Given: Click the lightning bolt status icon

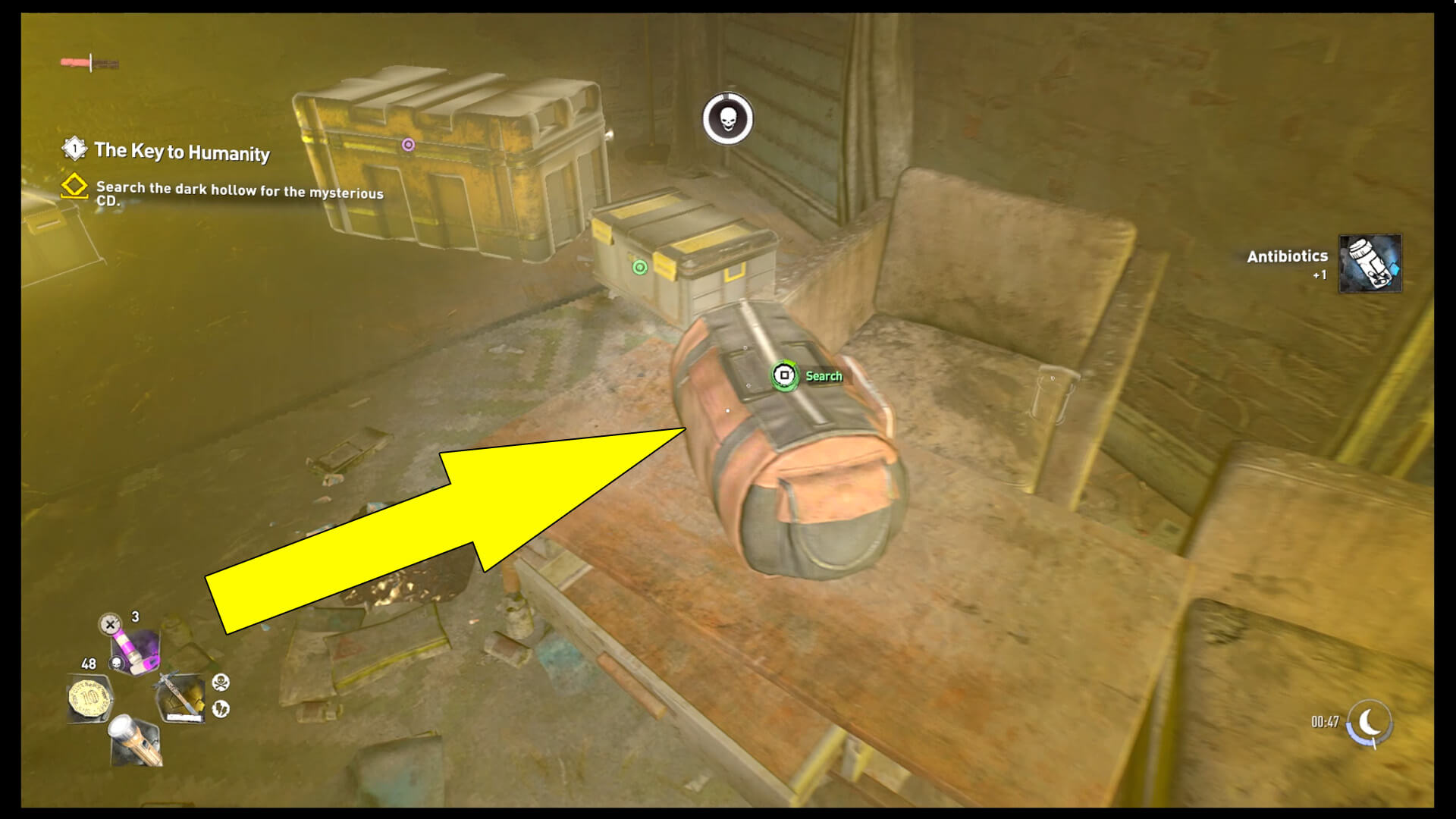Looking at the screenshot, I should point(221,709).
